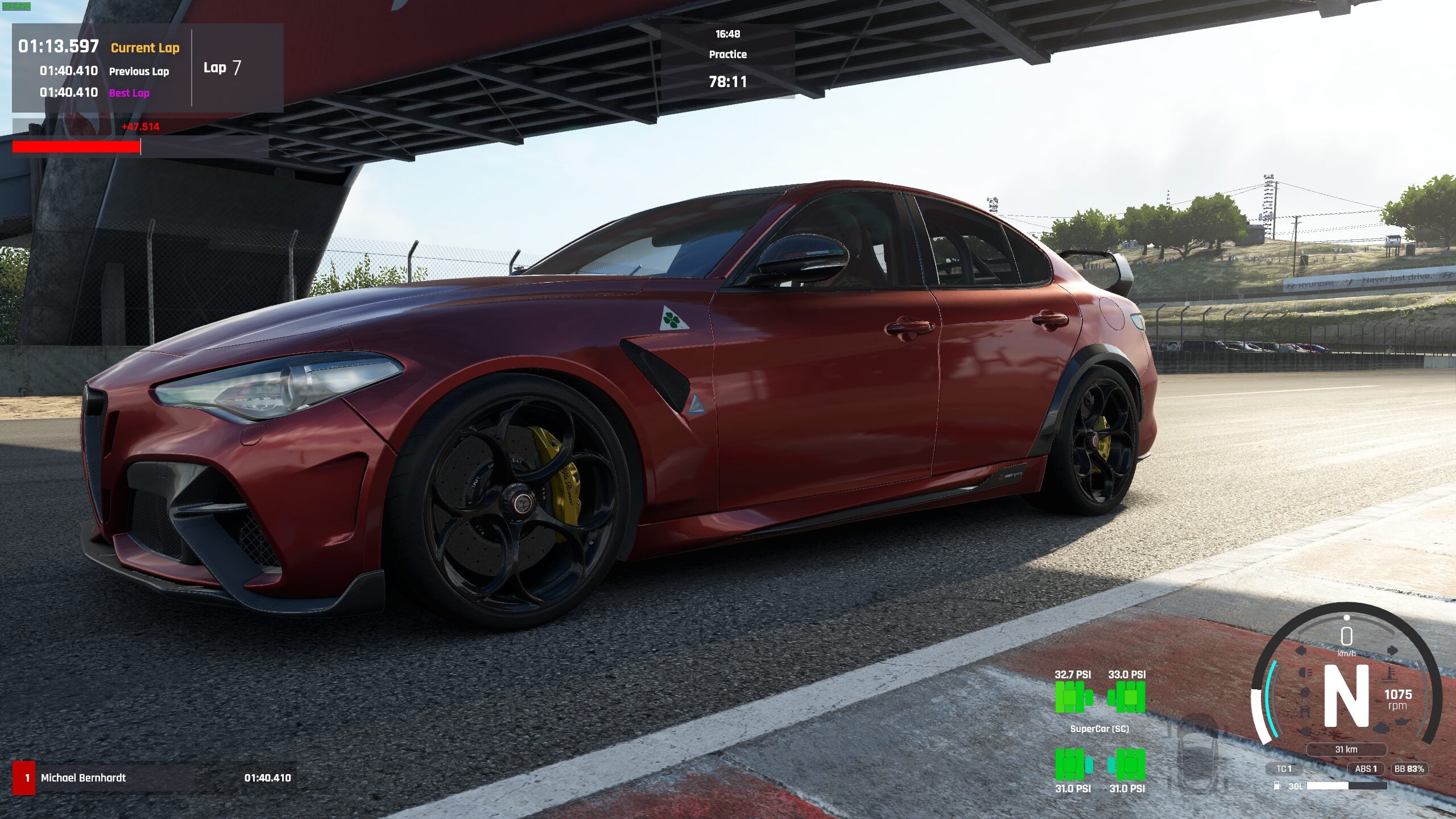
Task: Switch to the Practice session tab
Action: (x=728, y=55)
